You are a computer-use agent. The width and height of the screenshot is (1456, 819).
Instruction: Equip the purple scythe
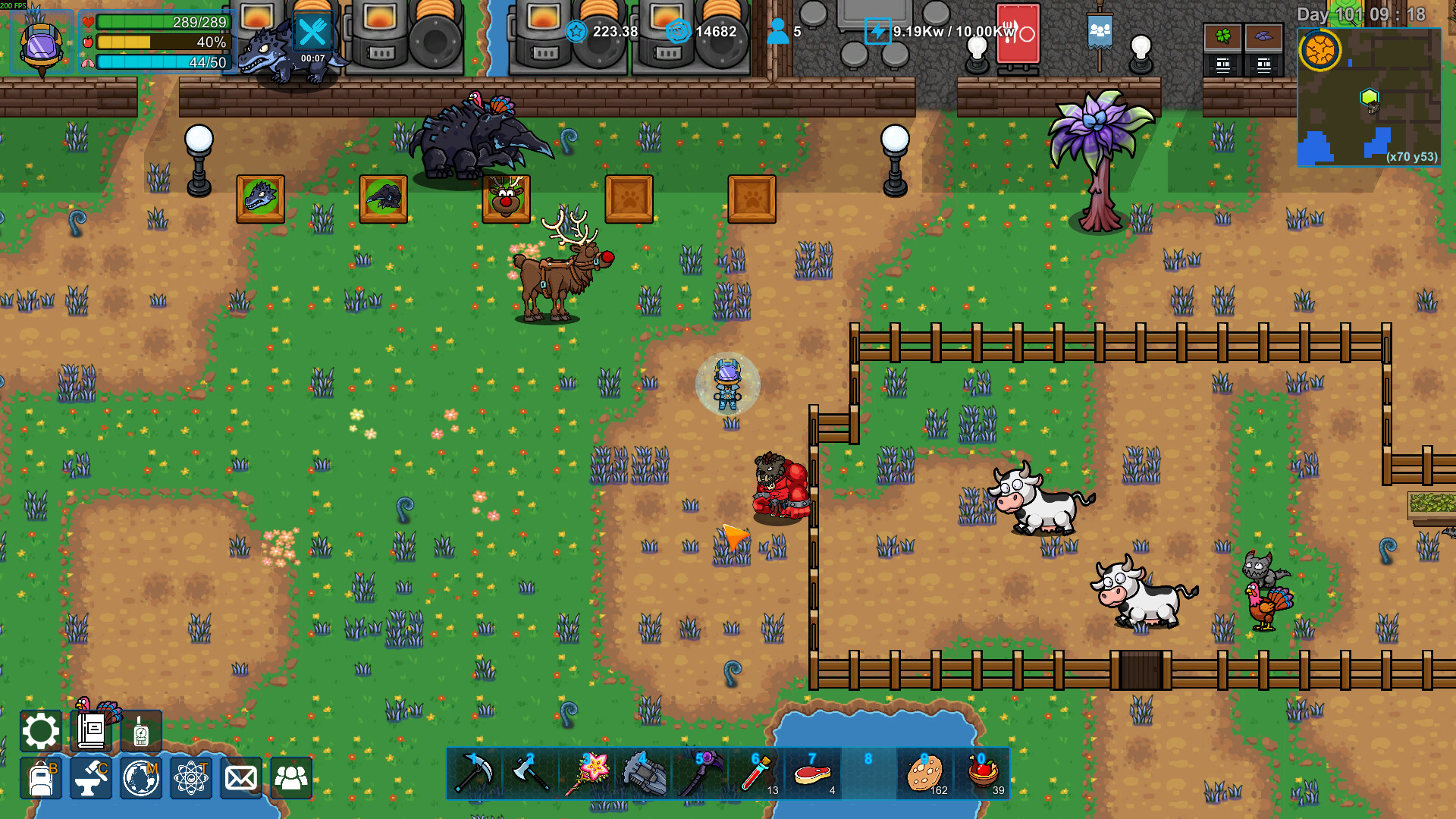[699, 773]
